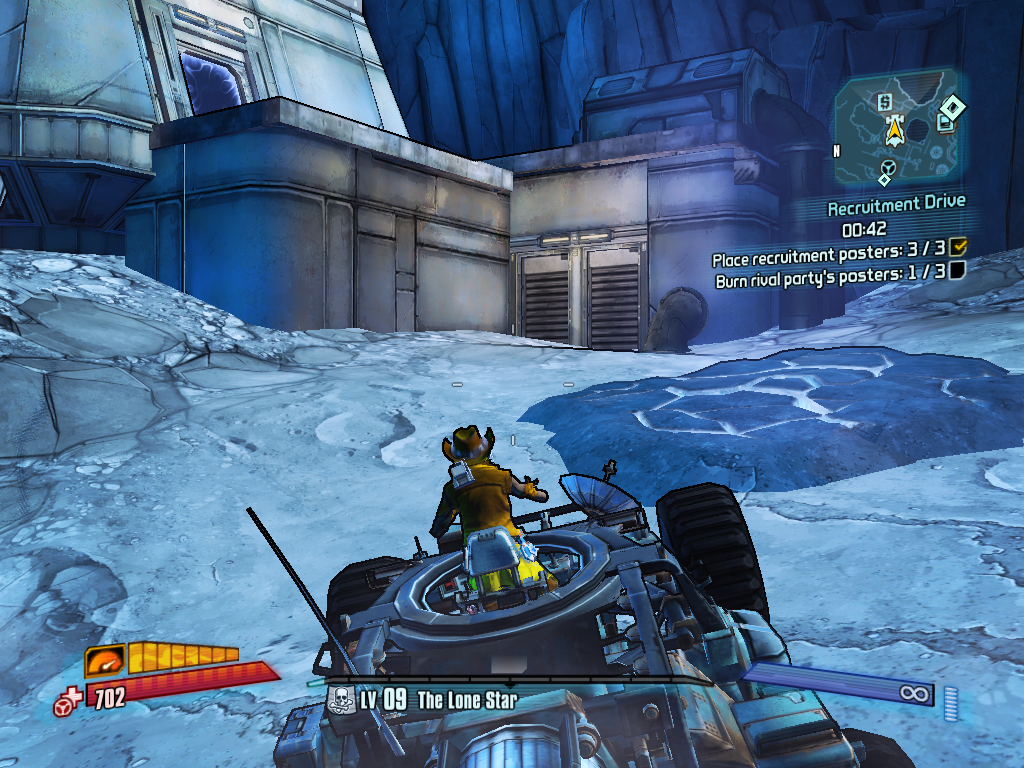Click the empty checkbox for burning posters
Image resolution: width=1024 pixels, height=768 pixels.
957,269
